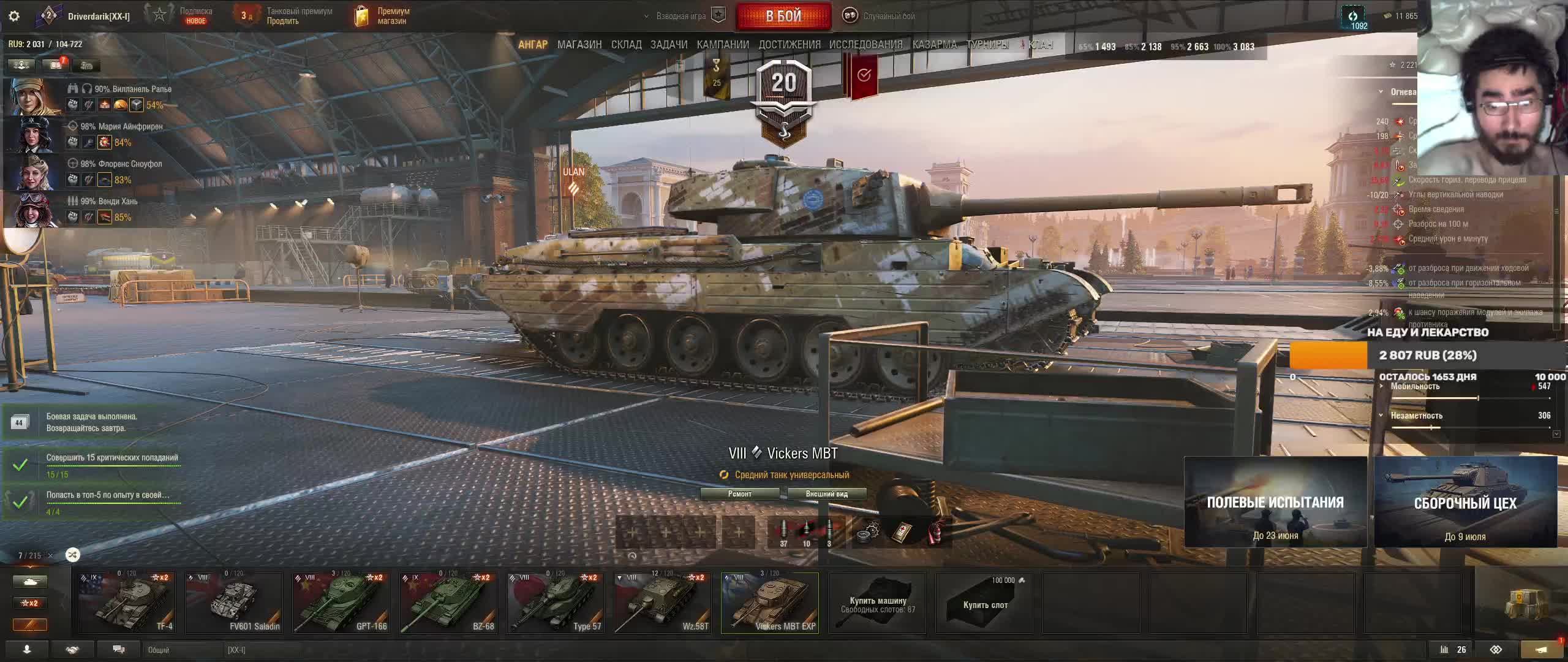This screenshot has width=1568, height=662.
Task: Choose the FV601 Saladin tank
Action: point(234,603)
